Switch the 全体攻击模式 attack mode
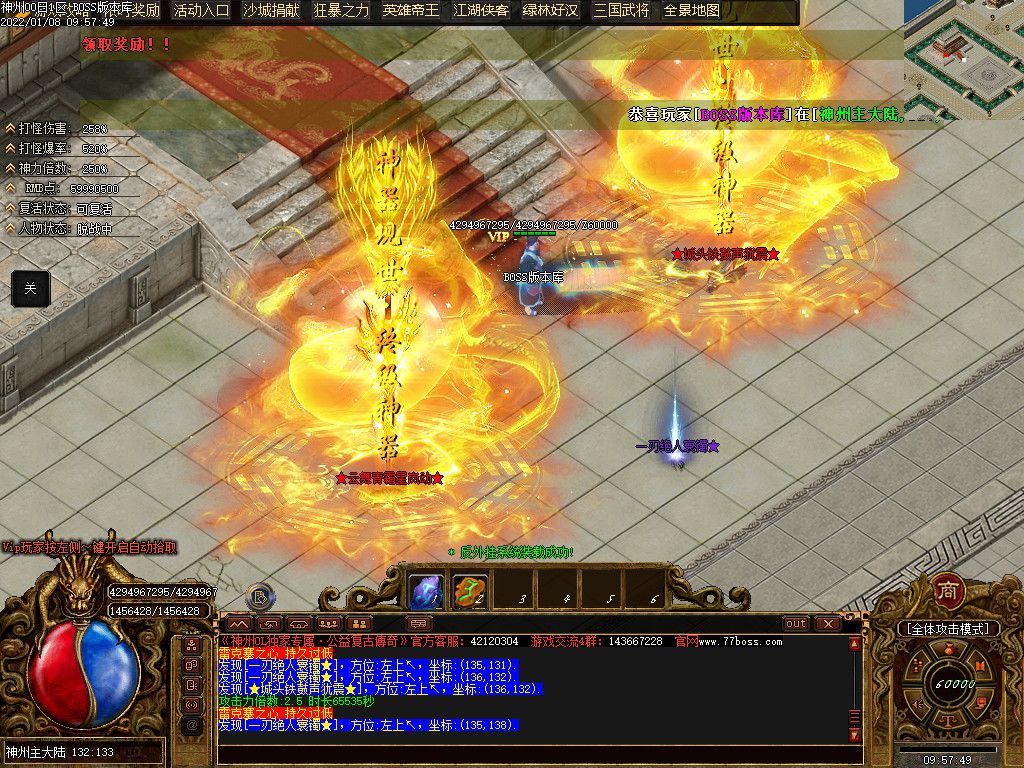 947,629
